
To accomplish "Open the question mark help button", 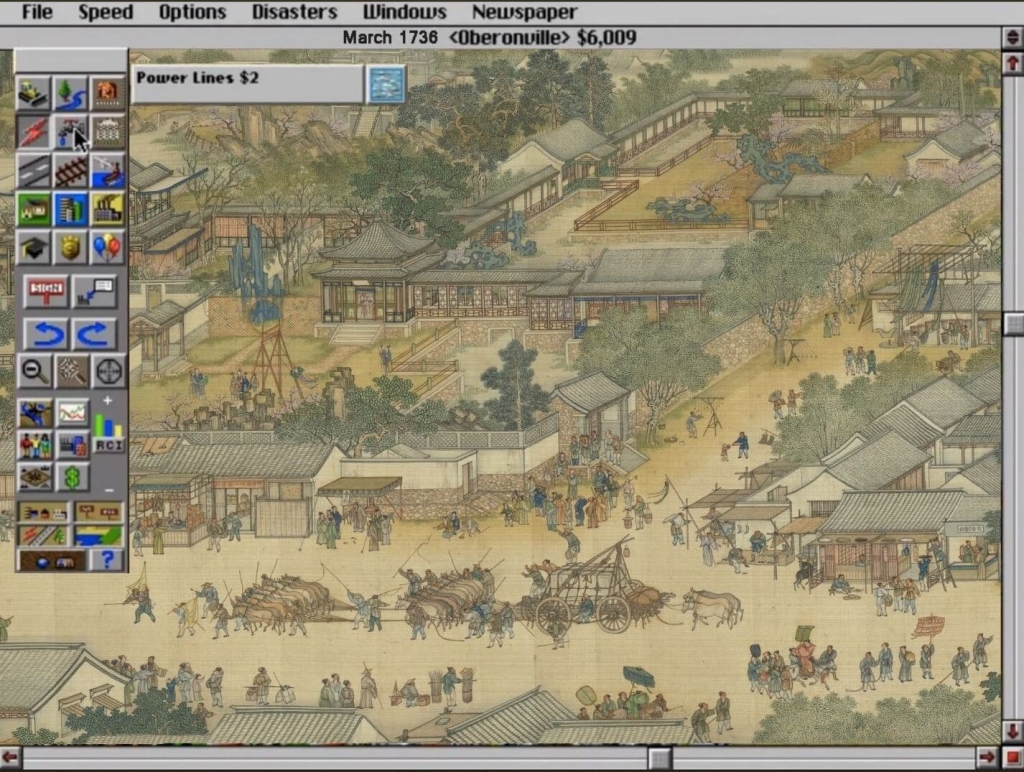I will coord(106,559).
